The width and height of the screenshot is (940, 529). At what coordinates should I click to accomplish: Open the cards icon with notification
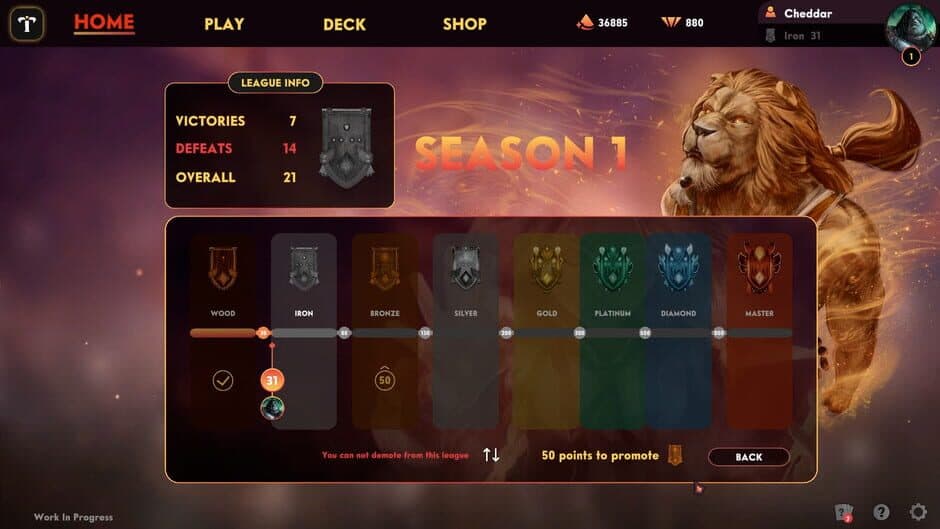[x=844, y=512]
